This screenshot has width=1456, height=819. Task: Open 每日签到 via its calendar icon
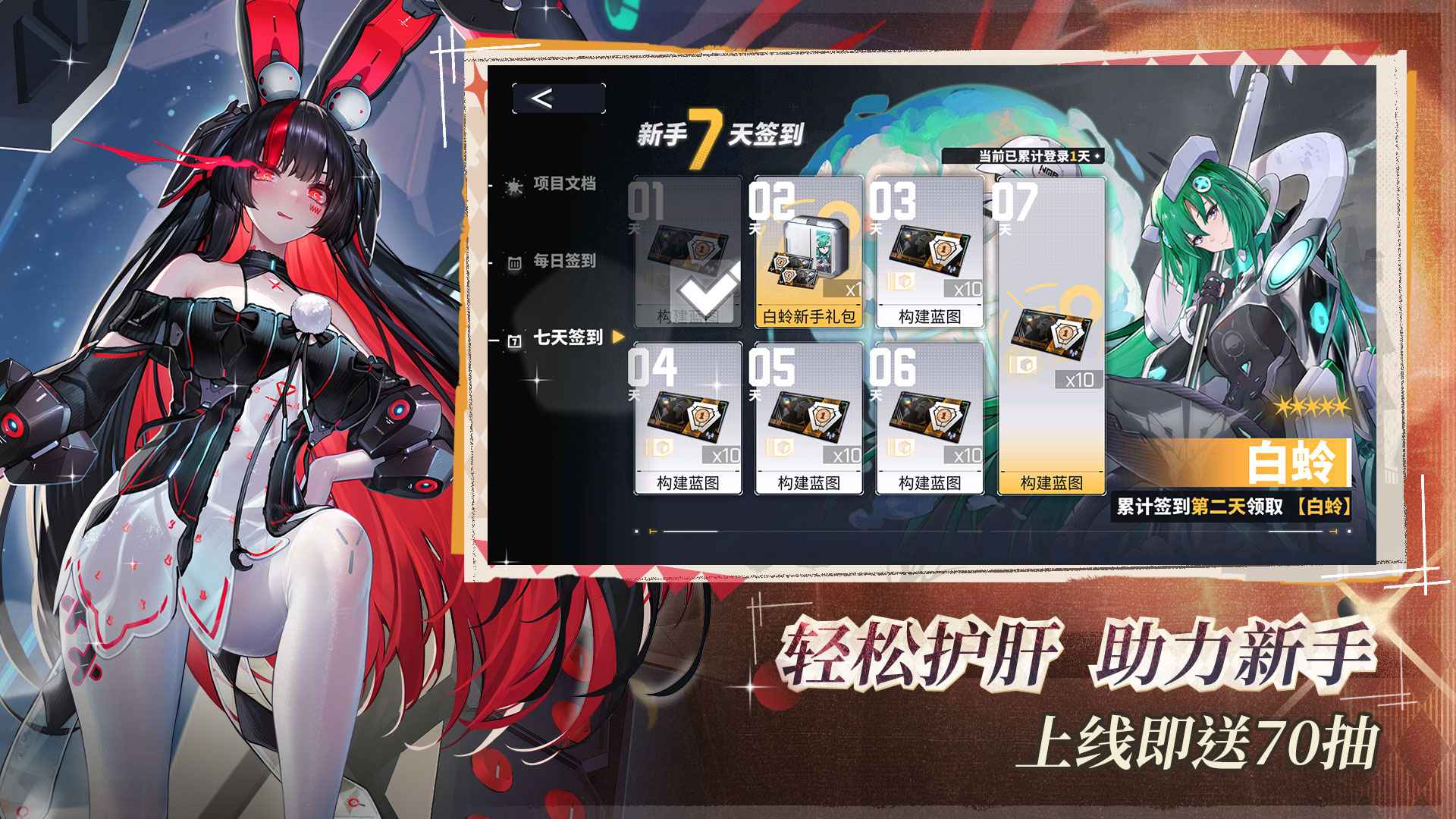coord(514,262)
